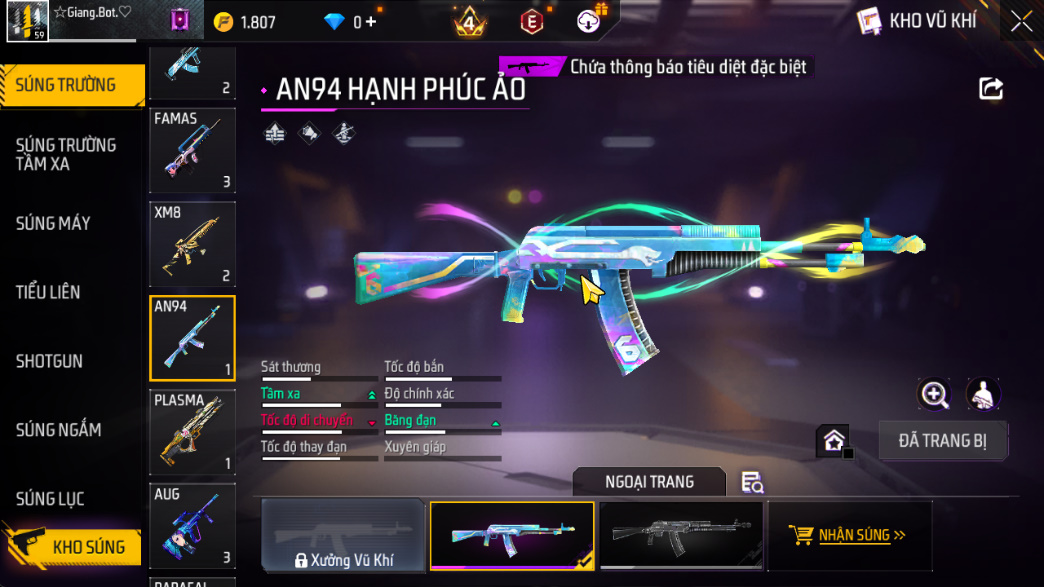Viewport: 1044px width, 587px height.
Task: Open the Xưởng Vũ Khí locked slot
Action: [343, 536]
